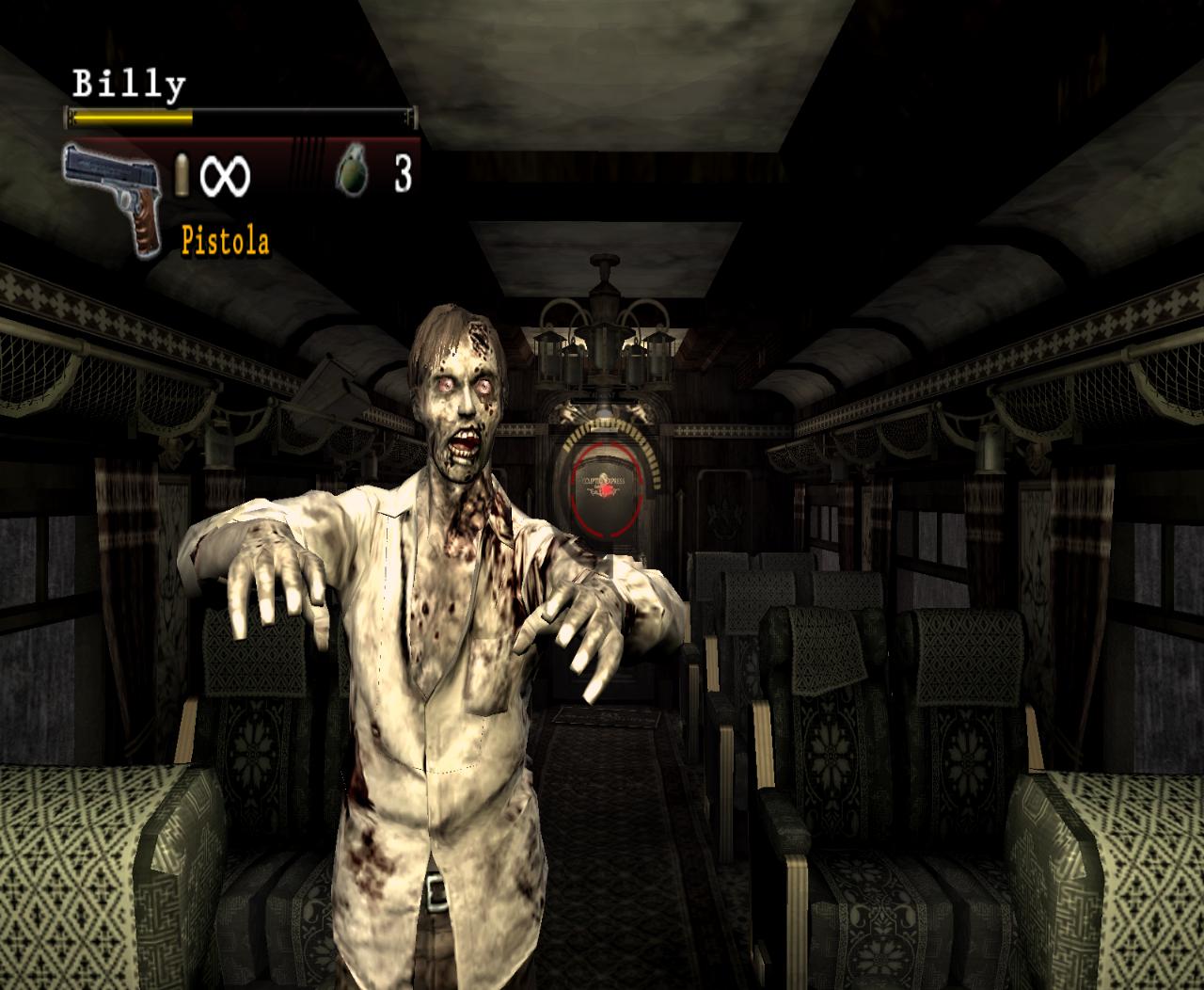Viewport: 1204px width, 990px height.
Task: Click the Ecliptic Express emblem on the door
Action: click(x=603, y=482)
